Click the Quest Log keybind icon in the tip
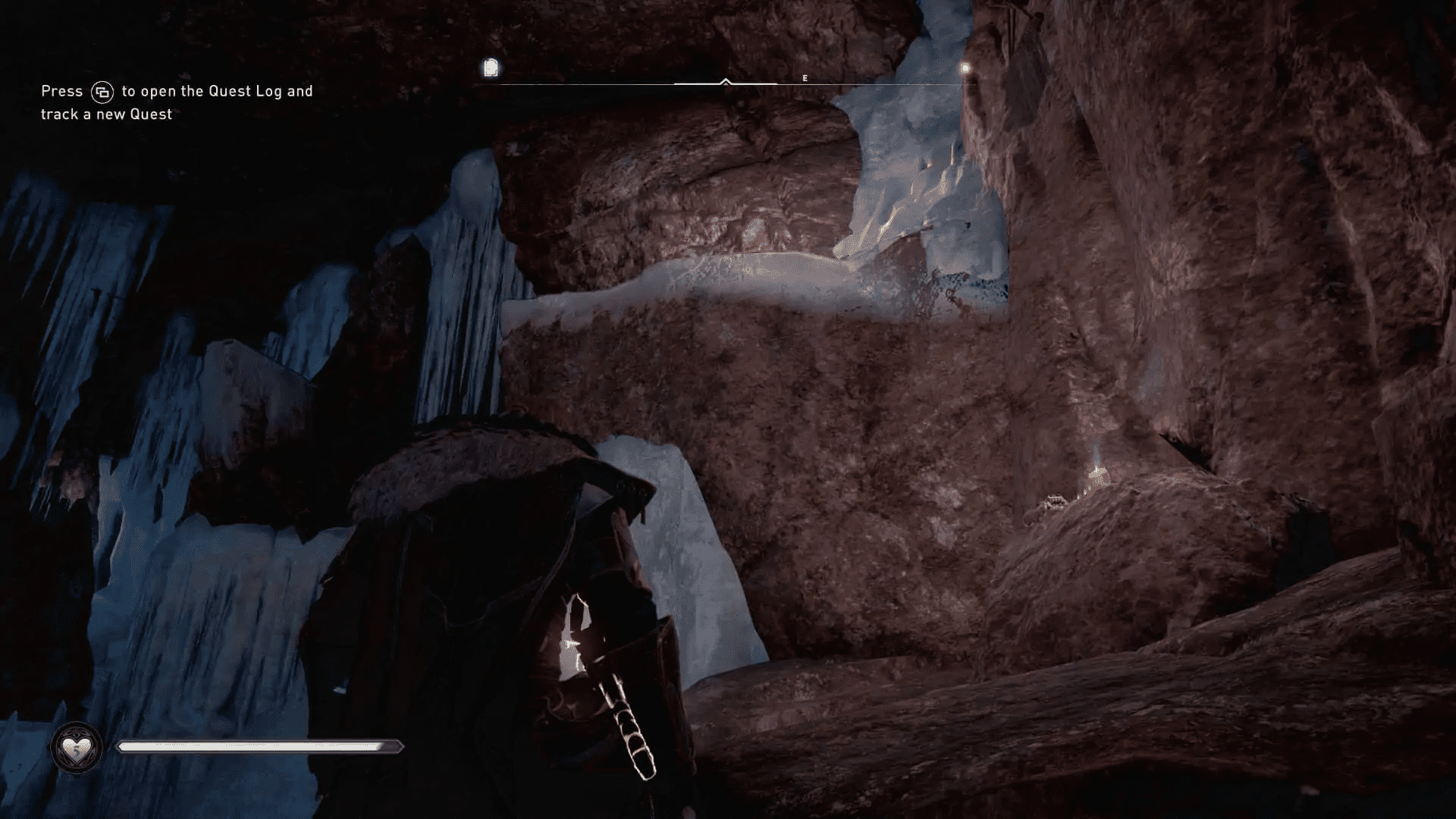 tap(104, 90)
